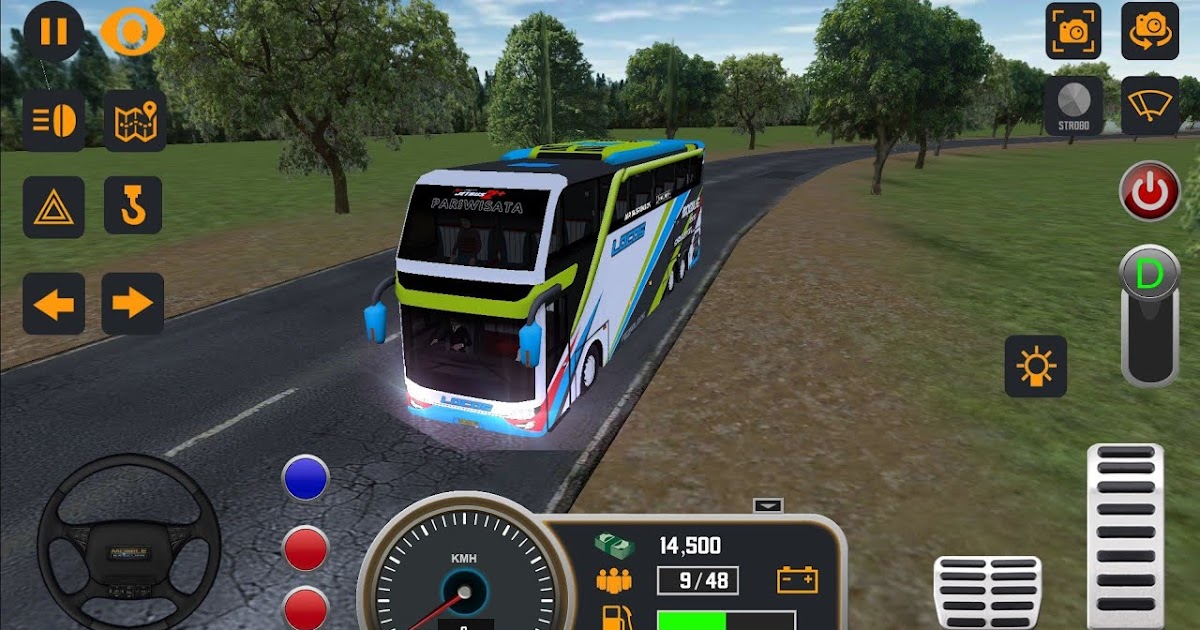Signal right with the arrow indicator

point(132,303)
